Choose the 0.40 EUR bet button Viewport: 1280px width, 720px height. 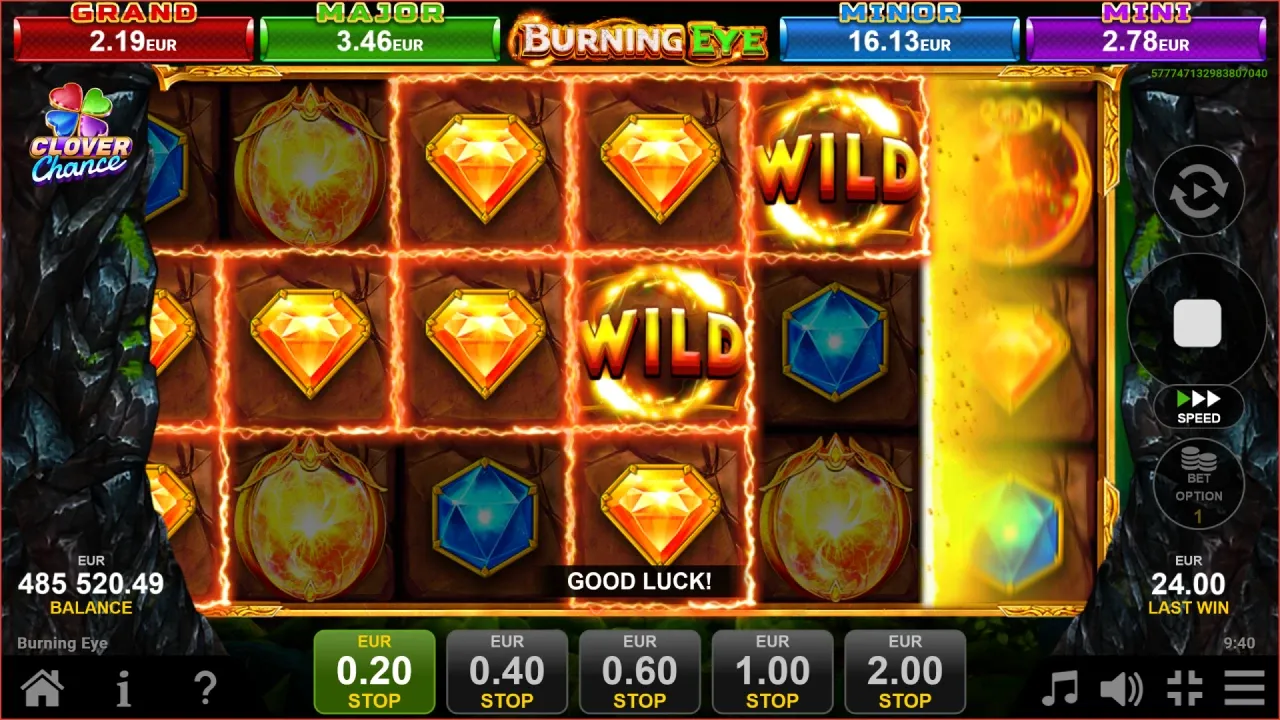point(507,672)
